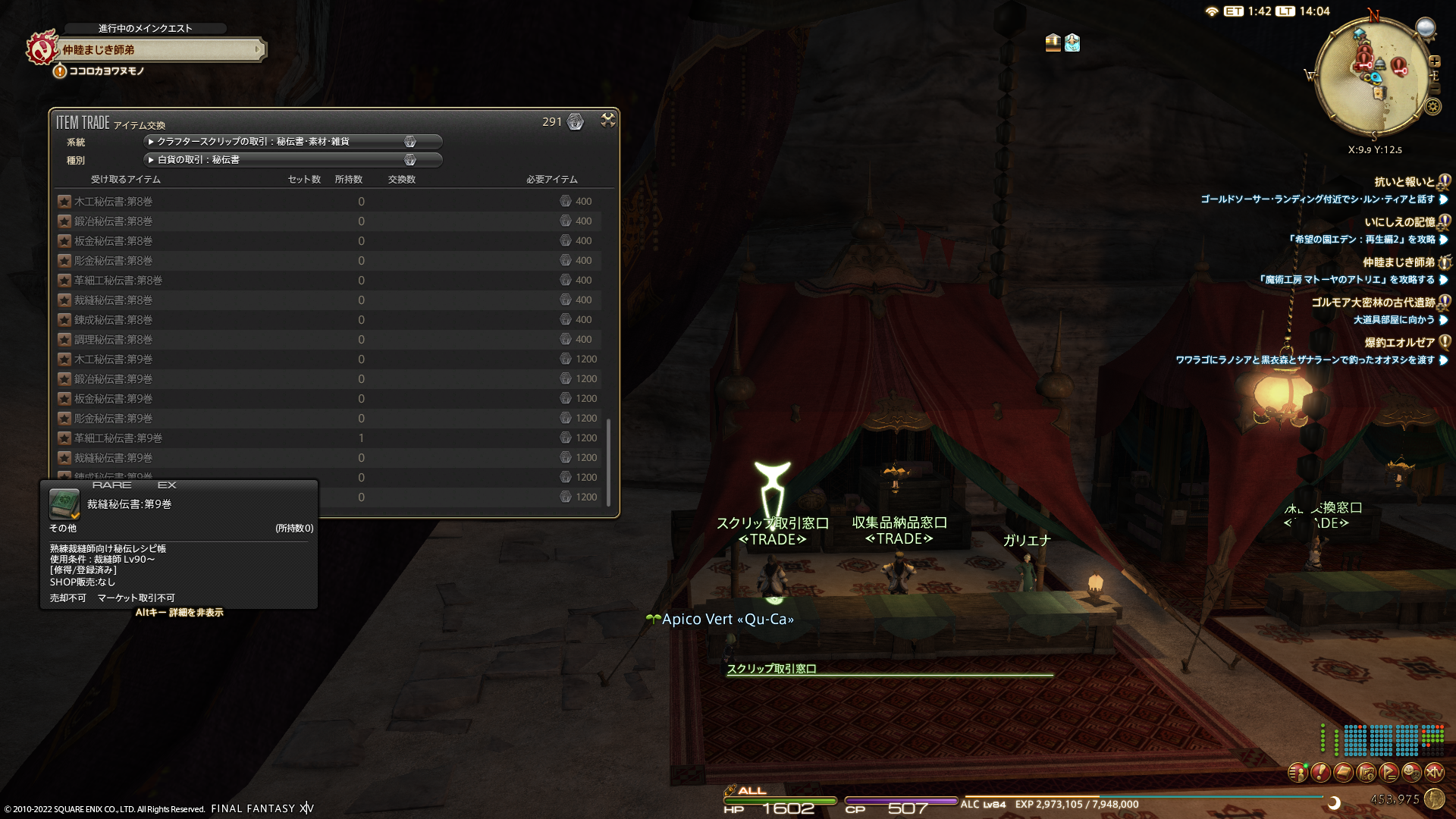
Task: Zoom out the minimap with minus button
Action: click(x=1434, y=89)
